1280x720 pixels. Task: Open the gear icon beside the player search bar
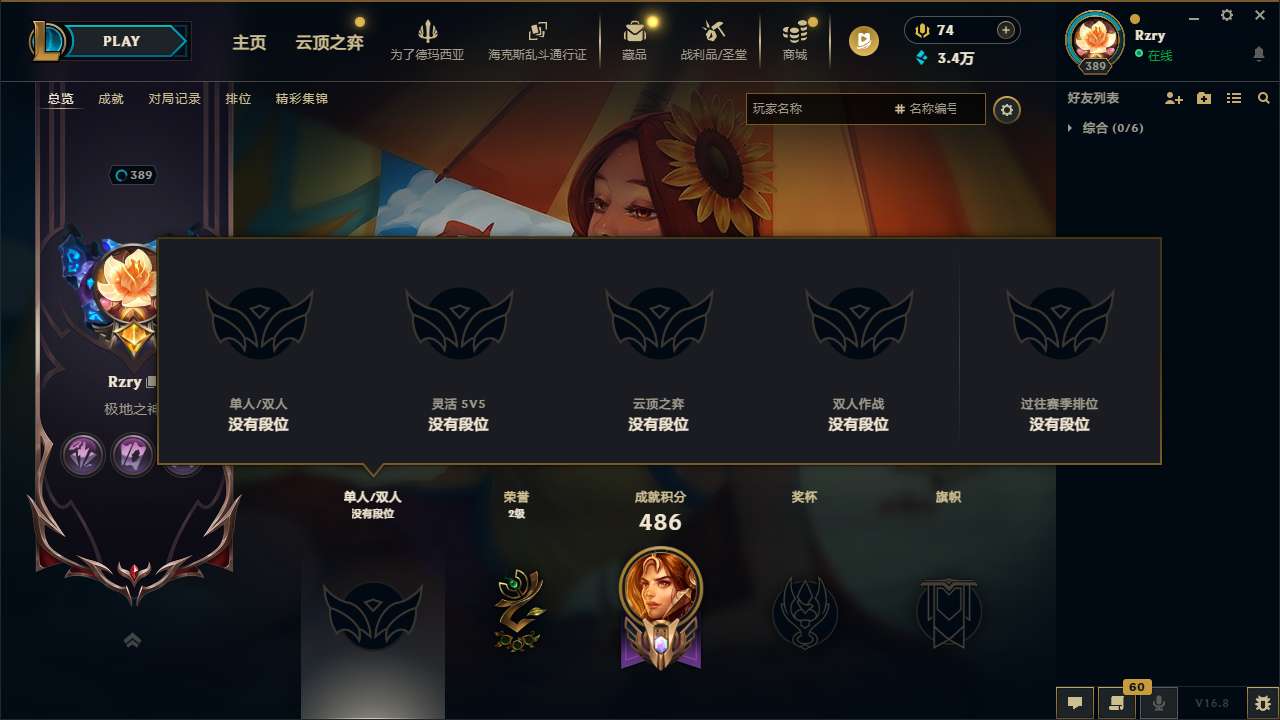(1007, 110)
